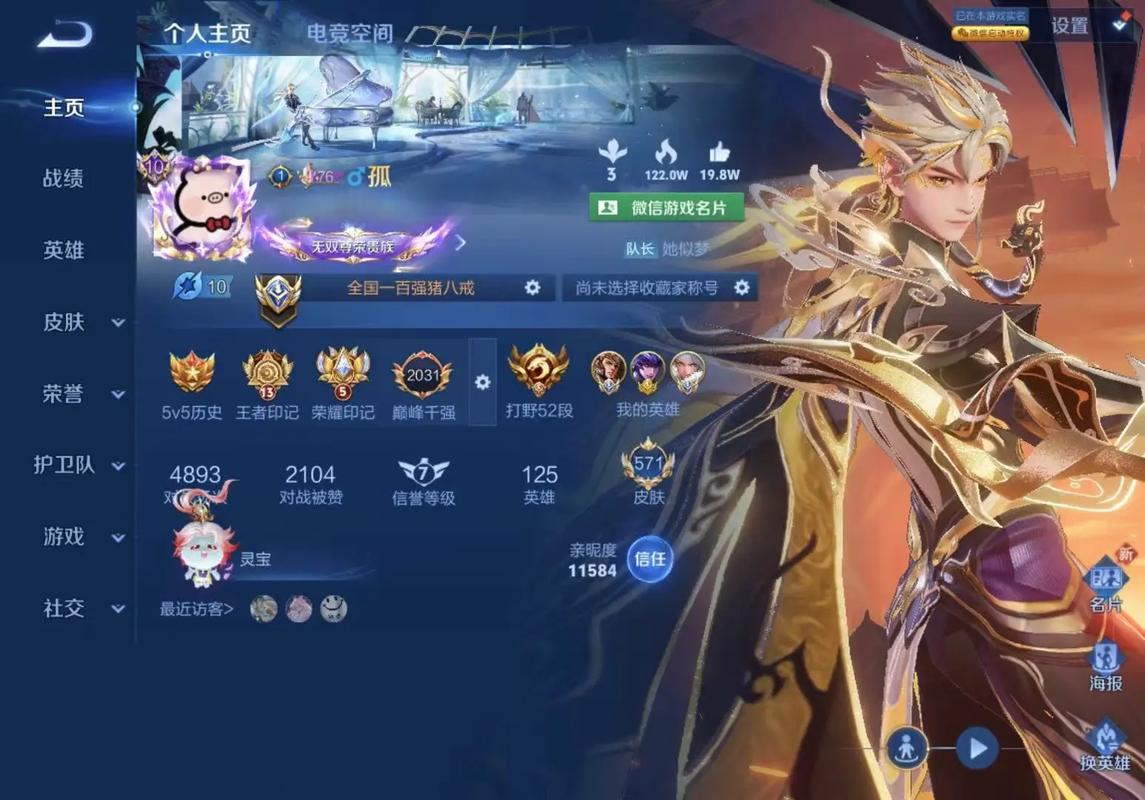Expand the 游戏 menu entry
This screenshot has width=1145, height=800.
click(x=80, y=537)
